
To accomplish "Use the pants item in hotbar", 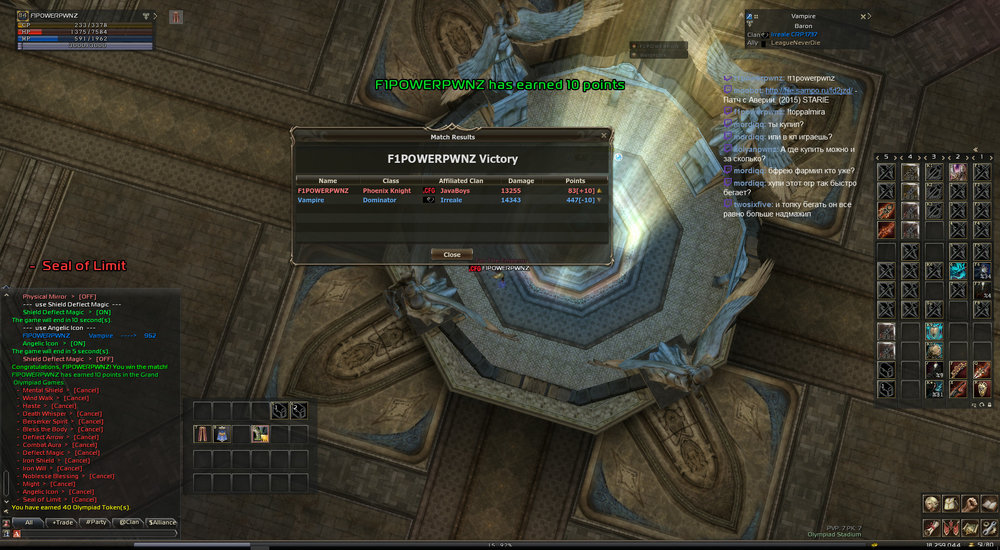I will click(202, 433).
